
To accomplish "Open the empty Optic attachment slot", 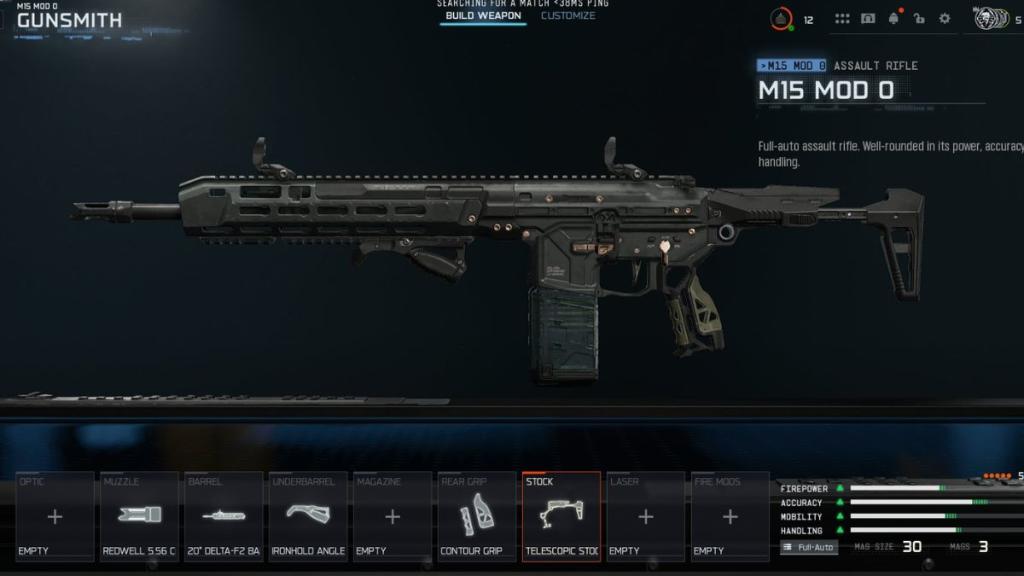I will point(55,516).
